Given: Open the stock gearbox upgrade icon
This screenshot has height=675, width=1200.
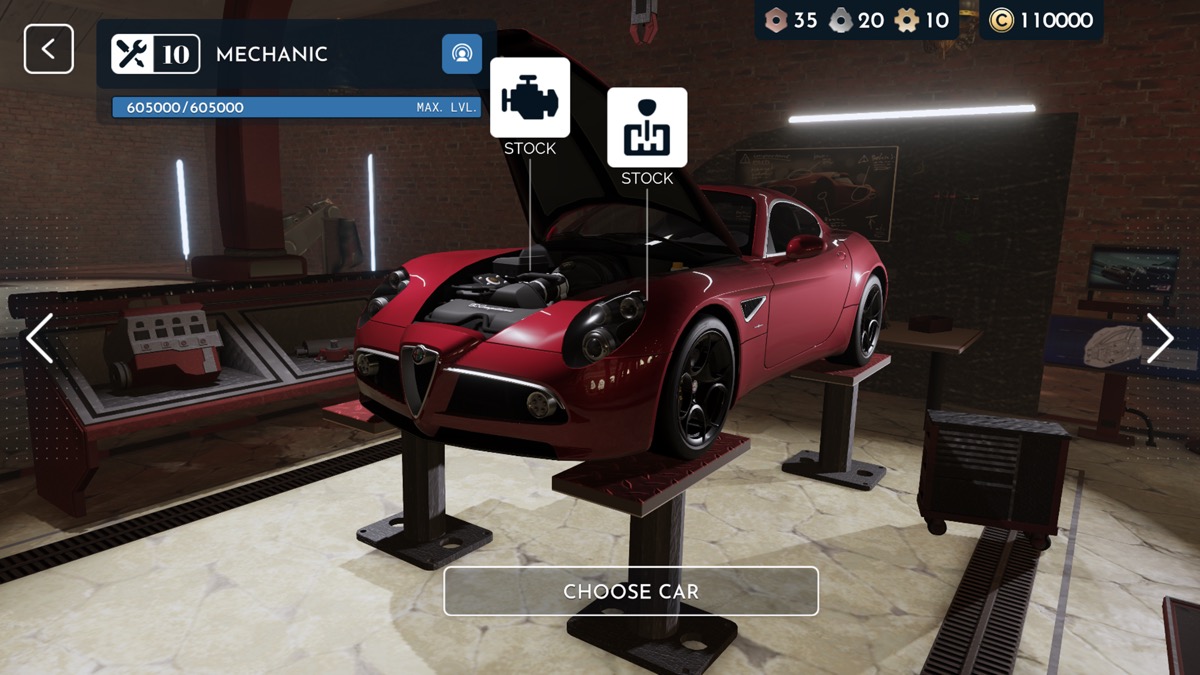Looking at the screenshot, I should [647, 128].
